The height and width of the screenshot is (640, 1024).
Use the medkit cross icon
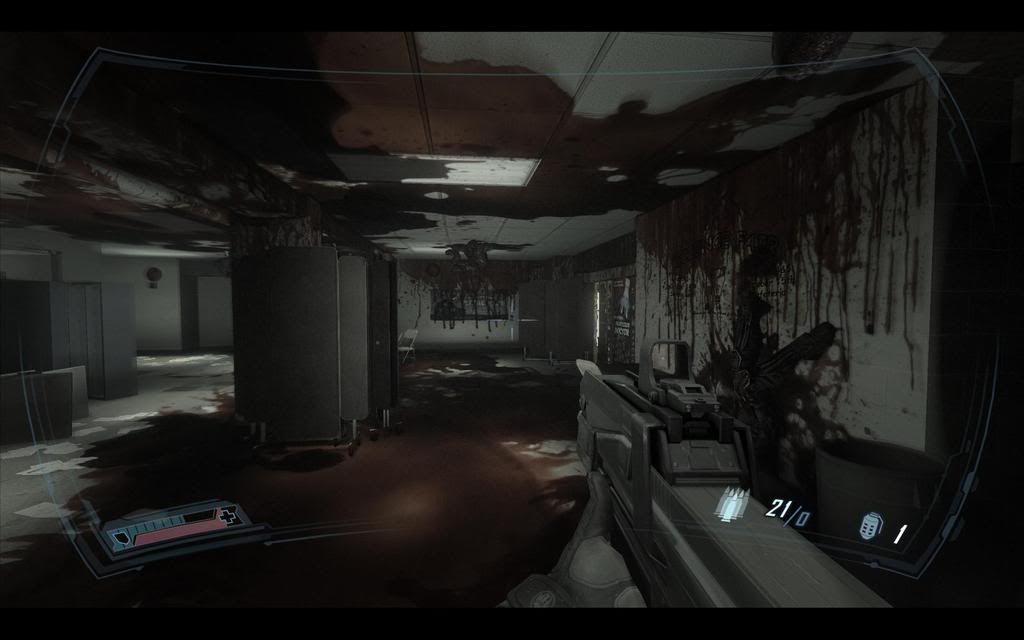[230, 516]
